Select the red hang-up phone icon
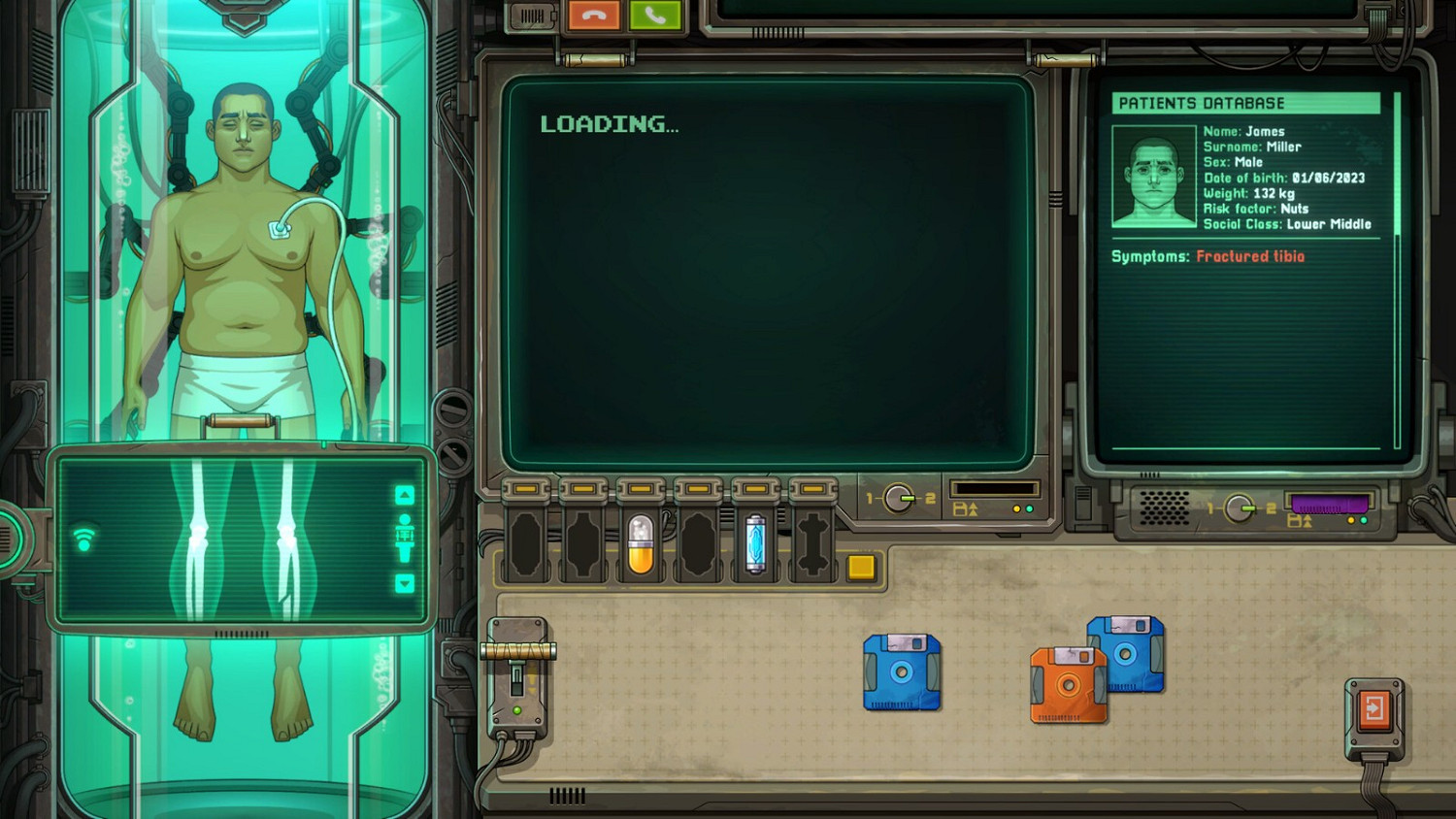Viewport: 1456px width, 819px height. (x=592, y=15)
